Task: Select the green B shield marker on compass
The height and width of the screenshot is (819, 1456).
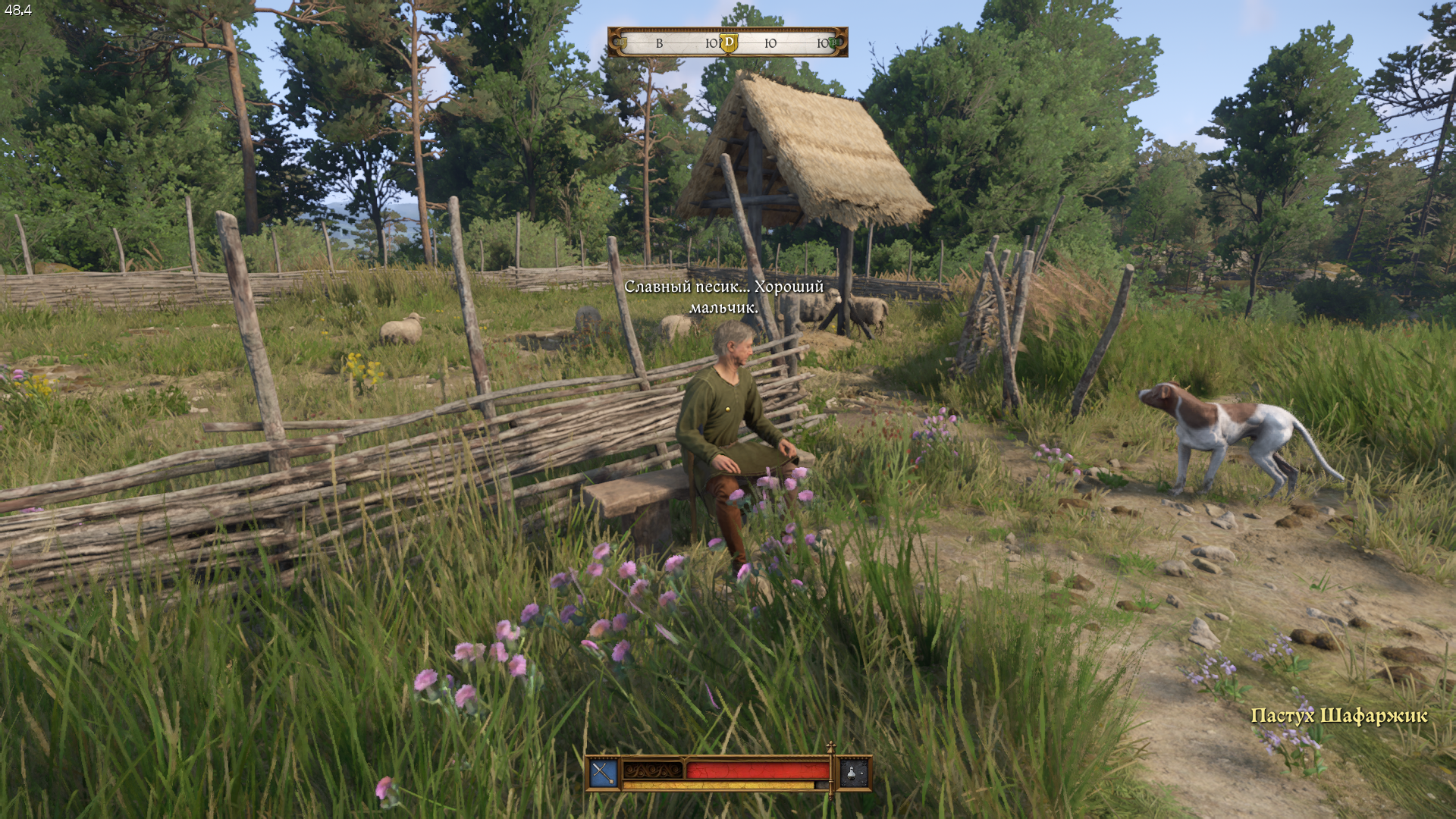Action: [836, 43]
